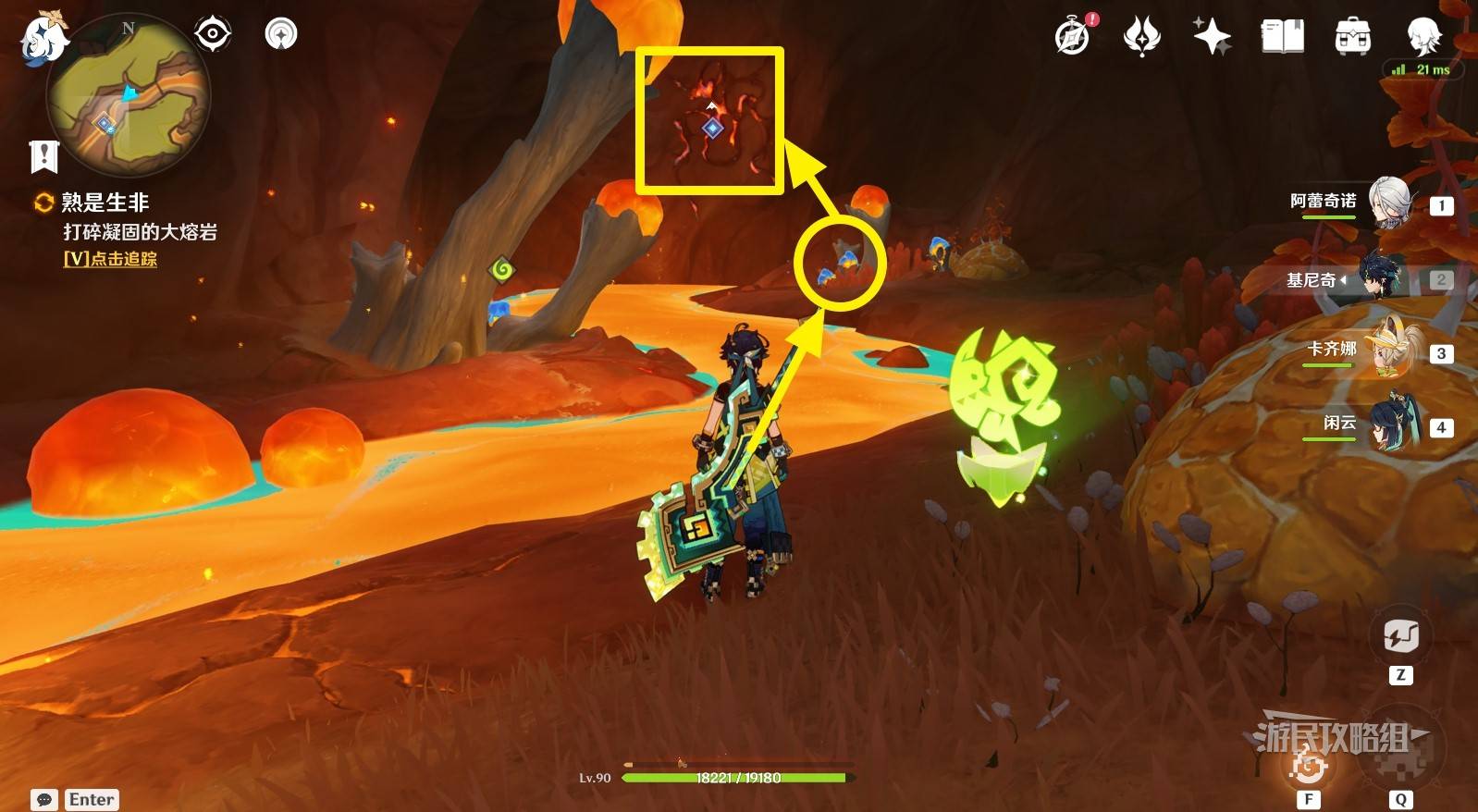The width and height of the screenshot is (1478, 812).
Task: Click the quest tracking link 点击追踪
Action: pos(110,259)
